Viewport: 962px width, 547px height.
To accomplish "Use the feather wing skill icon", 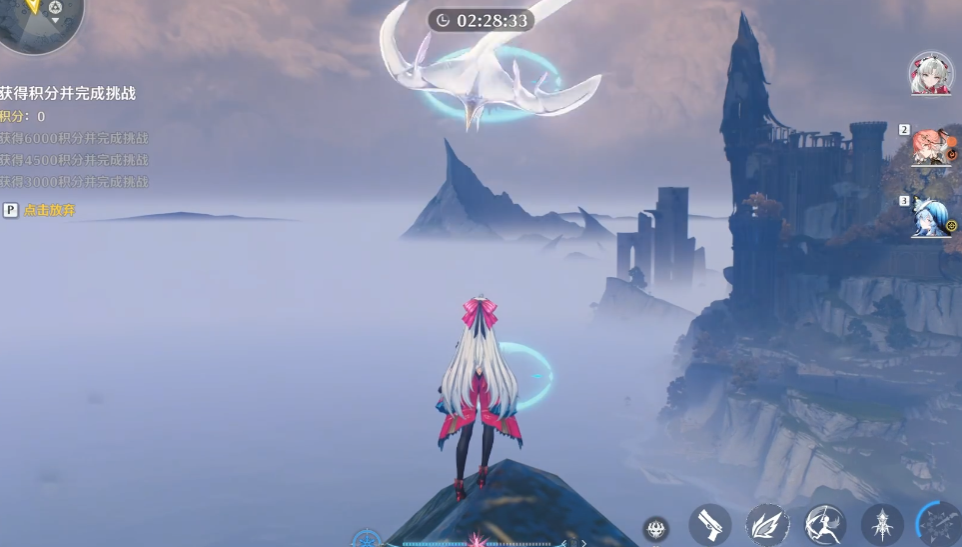I will [x=768, y=525].
